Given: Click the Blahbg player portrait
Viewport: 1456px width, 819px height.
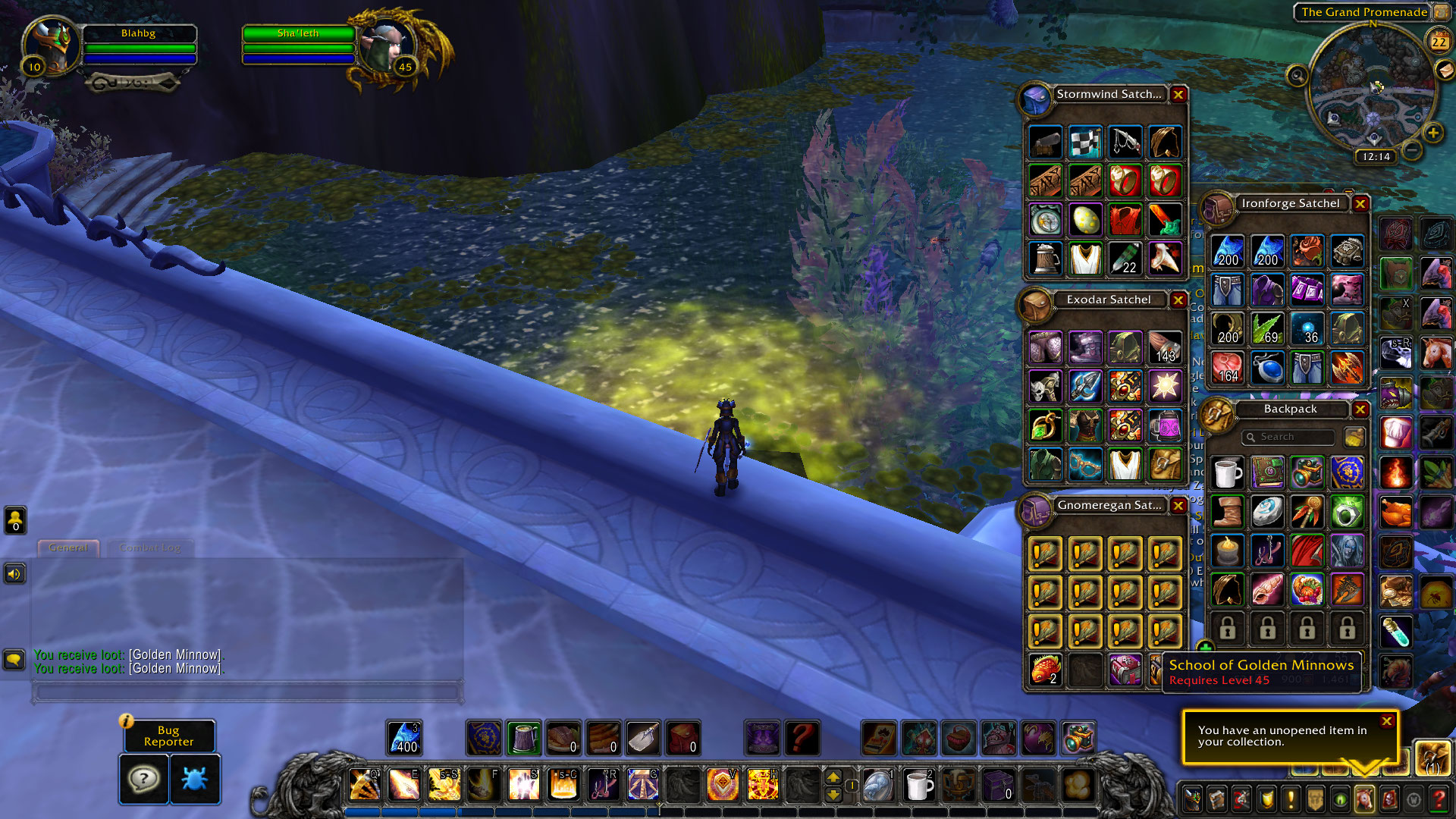Looking at the screenshot, I should pos(52,44).
